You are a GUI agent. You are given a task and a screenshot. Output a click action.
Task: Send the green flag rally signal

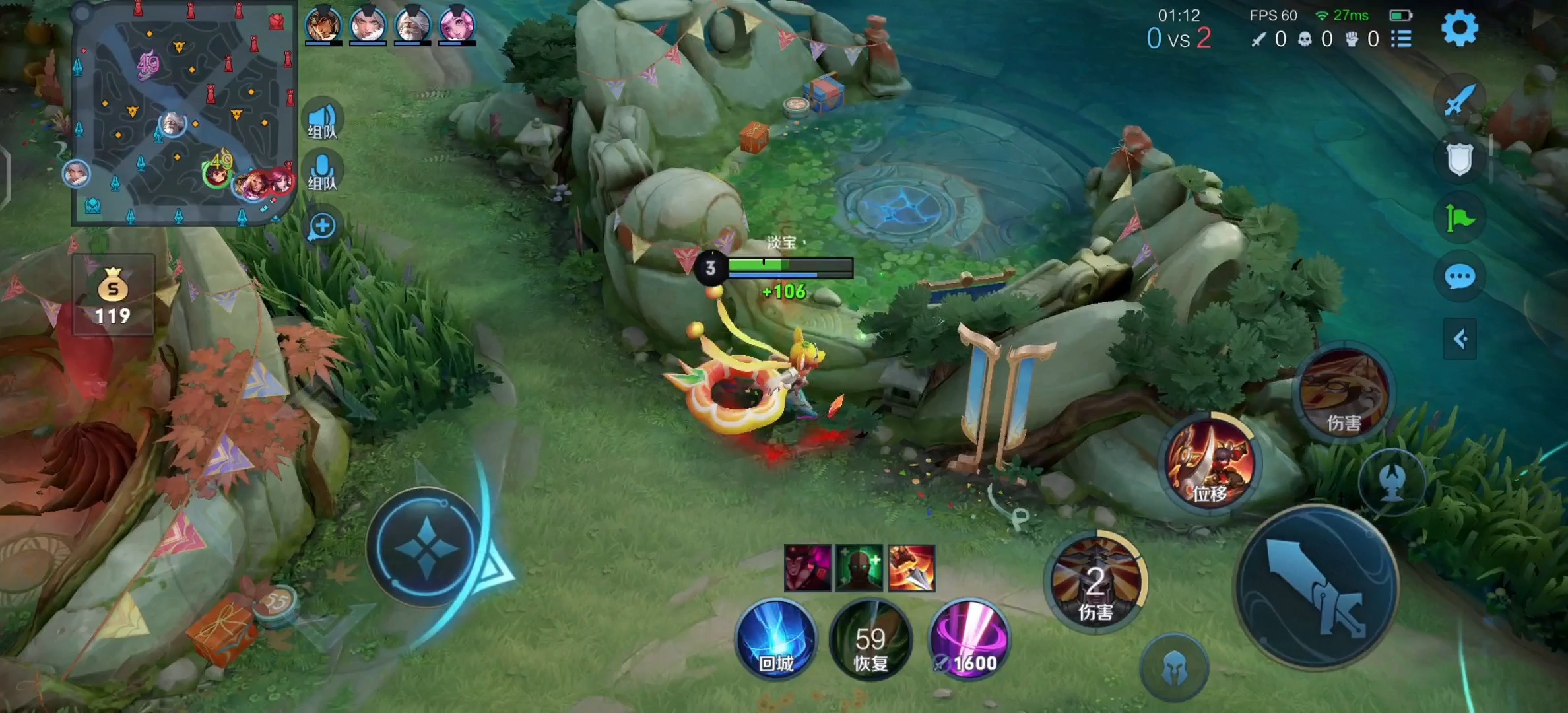pyautogui.click(x=1459, y=217)
